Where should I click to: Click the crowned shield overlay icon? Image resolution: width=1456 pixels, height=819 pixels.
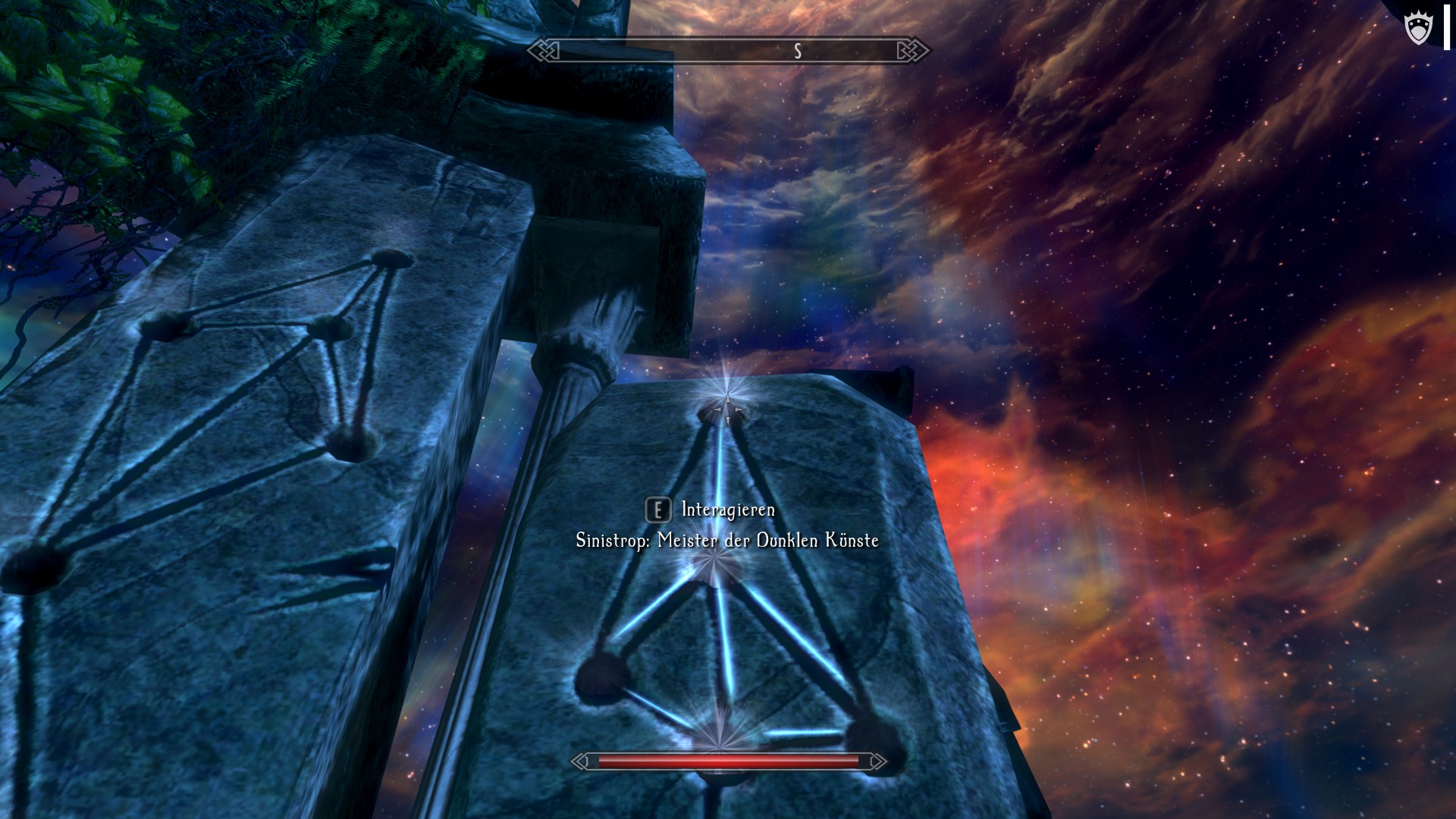point(1417,29)
